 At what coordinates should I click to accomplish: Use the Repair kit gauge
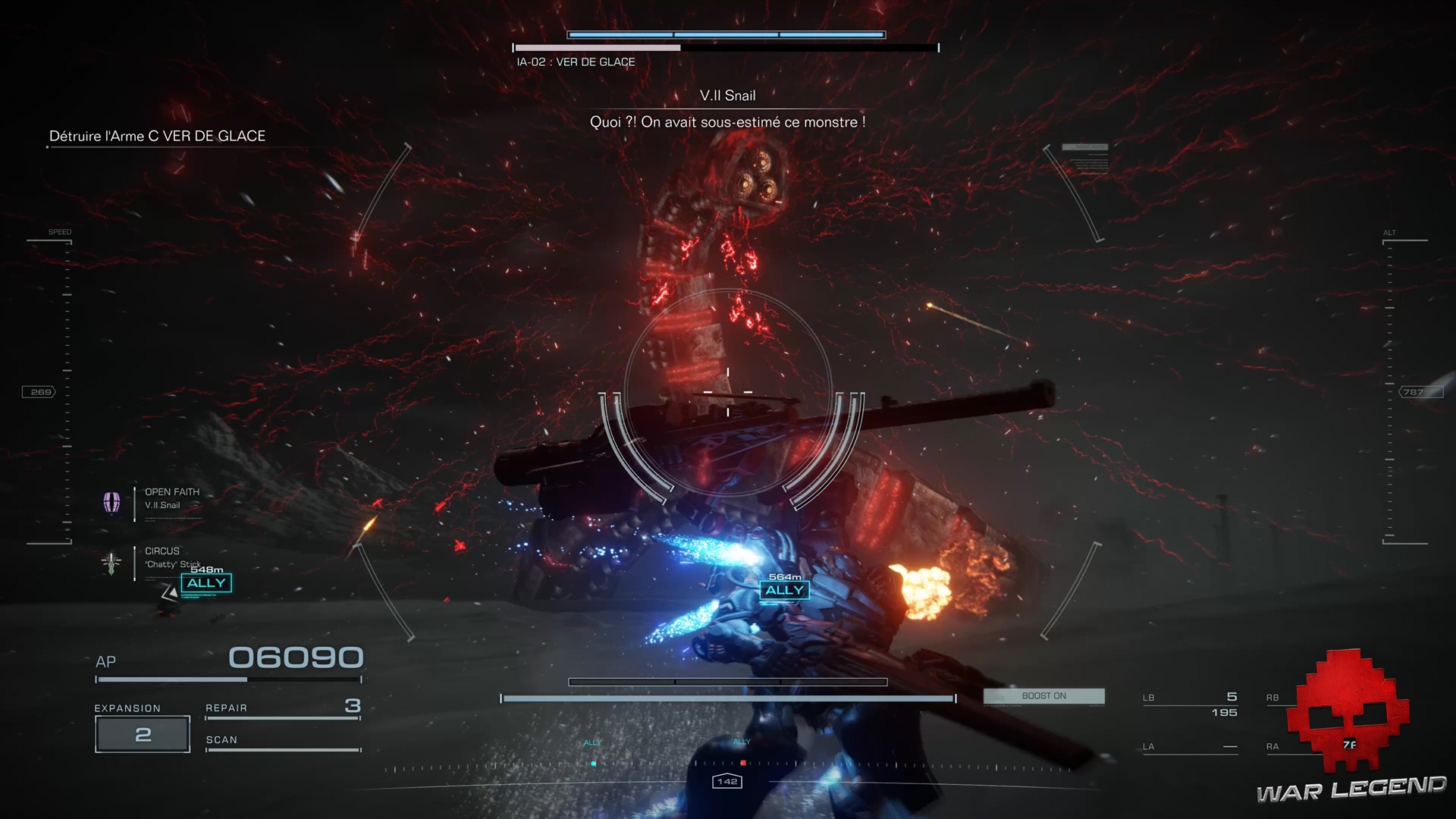coord(283,717)
